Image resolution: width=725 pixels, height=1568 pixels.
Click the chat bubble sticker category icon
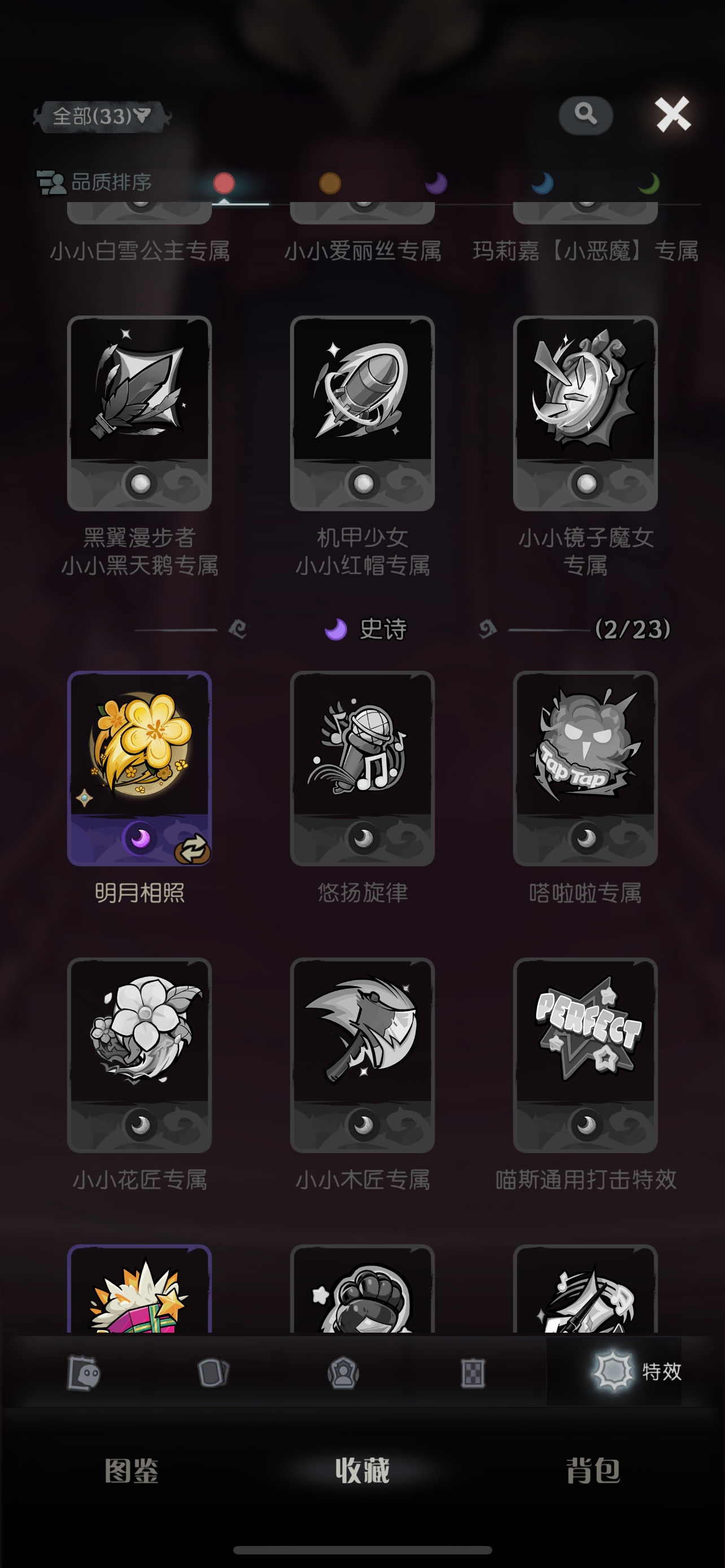pyautogui.click(x=83, y=1373)
